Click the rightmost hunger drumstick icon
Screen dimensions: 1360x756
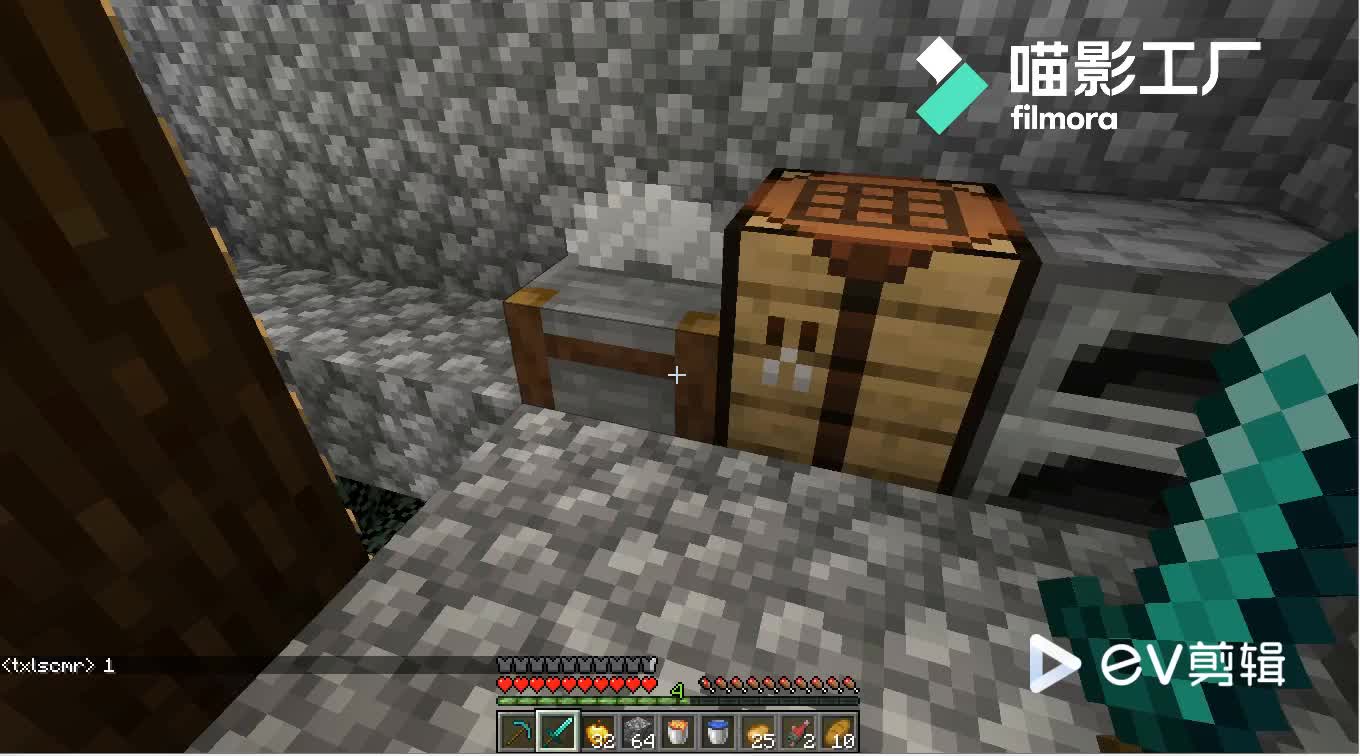coord(848,683)
